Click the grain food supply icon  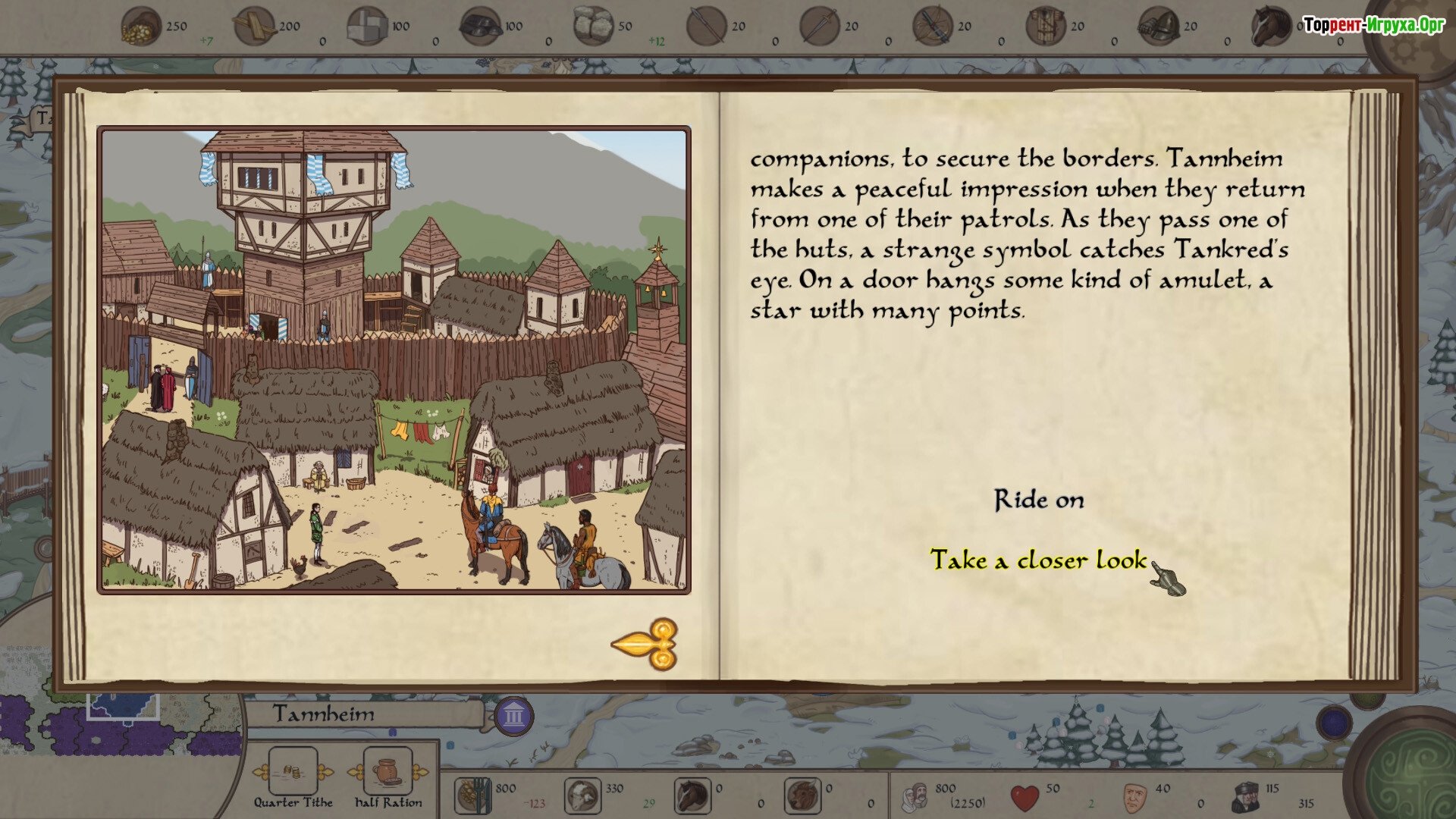coord(472,795)
